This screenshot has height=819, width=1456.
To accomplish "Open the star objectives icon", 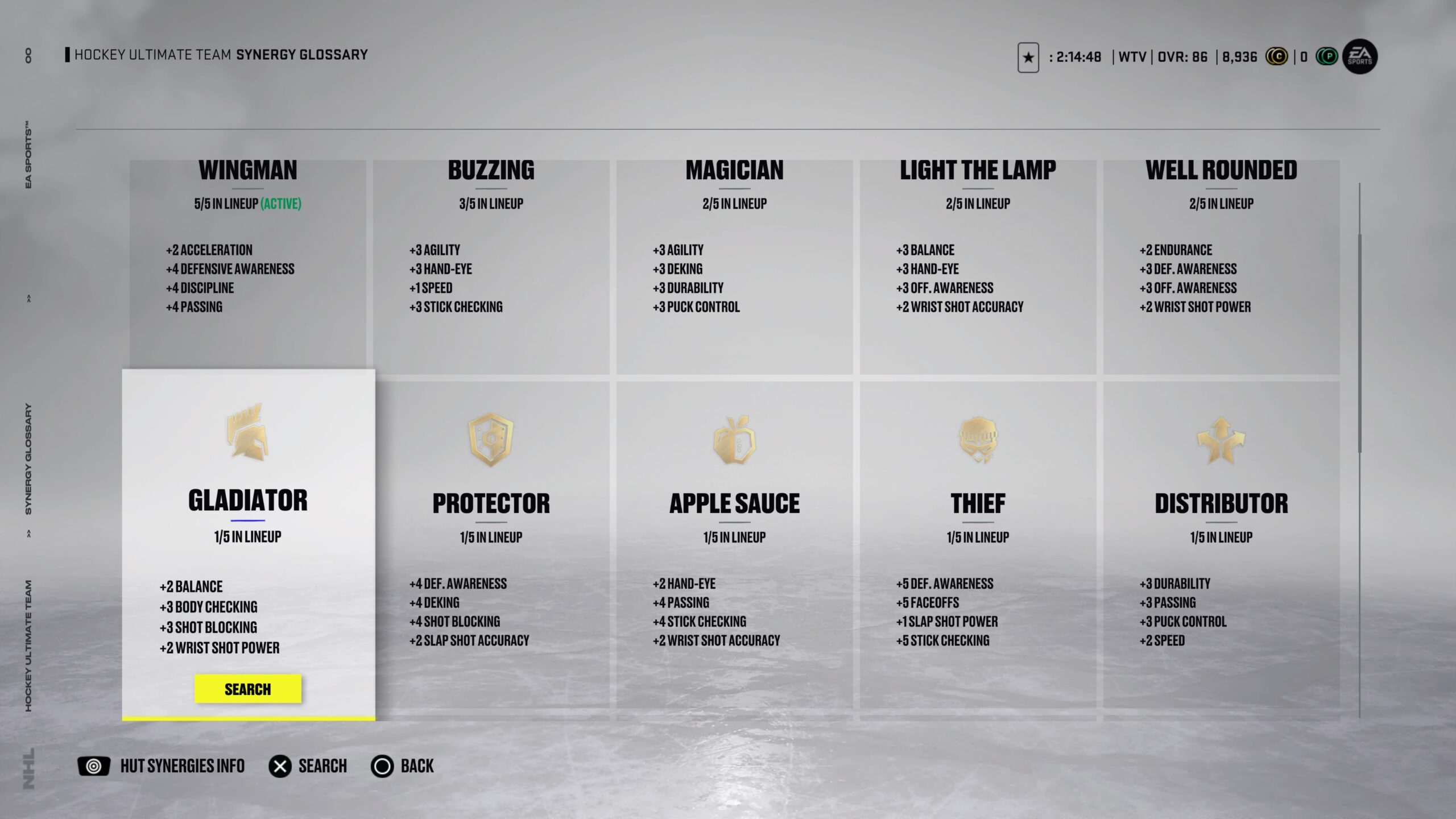I will 1028,57.
